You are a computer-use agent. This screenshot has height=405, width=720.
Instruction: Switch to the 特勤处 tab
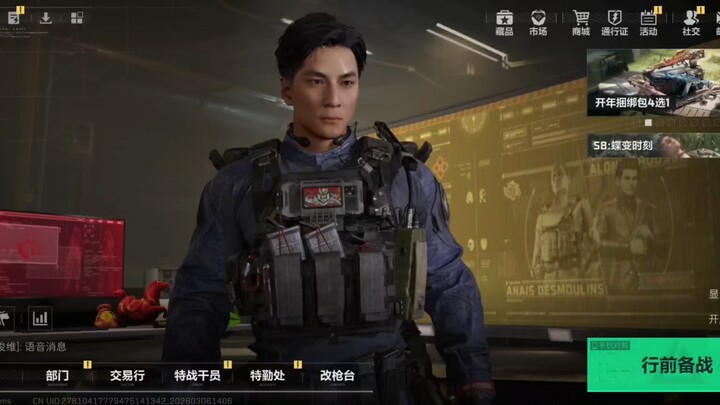pos(268,376)
